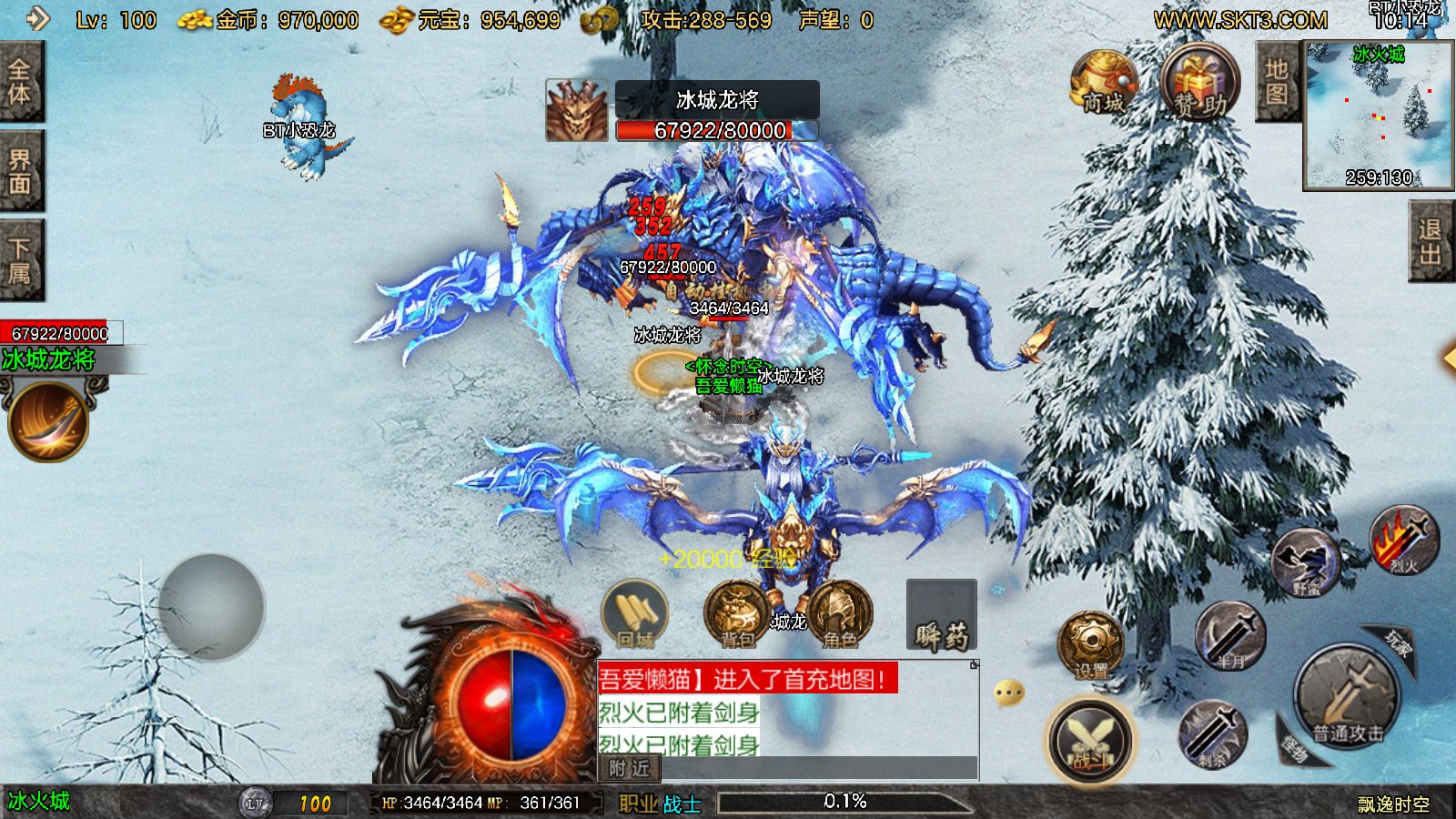Image resolution: width=1456 pixels, height=819 pixels.
Task: Select the 全体 side button
Action: (20, 82)
